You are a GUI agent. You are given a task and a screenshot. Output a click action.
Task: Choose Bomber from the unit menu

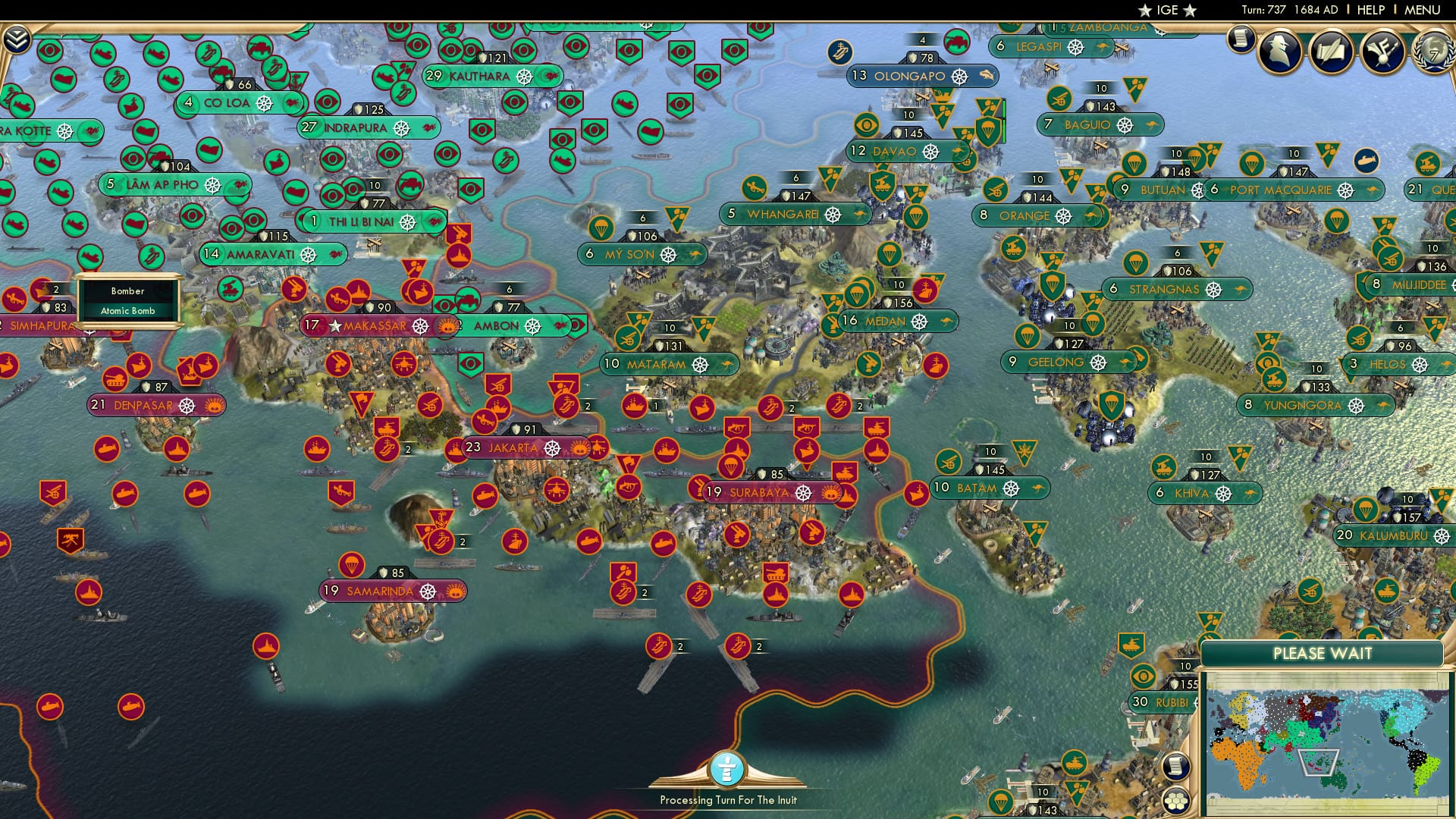coord(127,291)
